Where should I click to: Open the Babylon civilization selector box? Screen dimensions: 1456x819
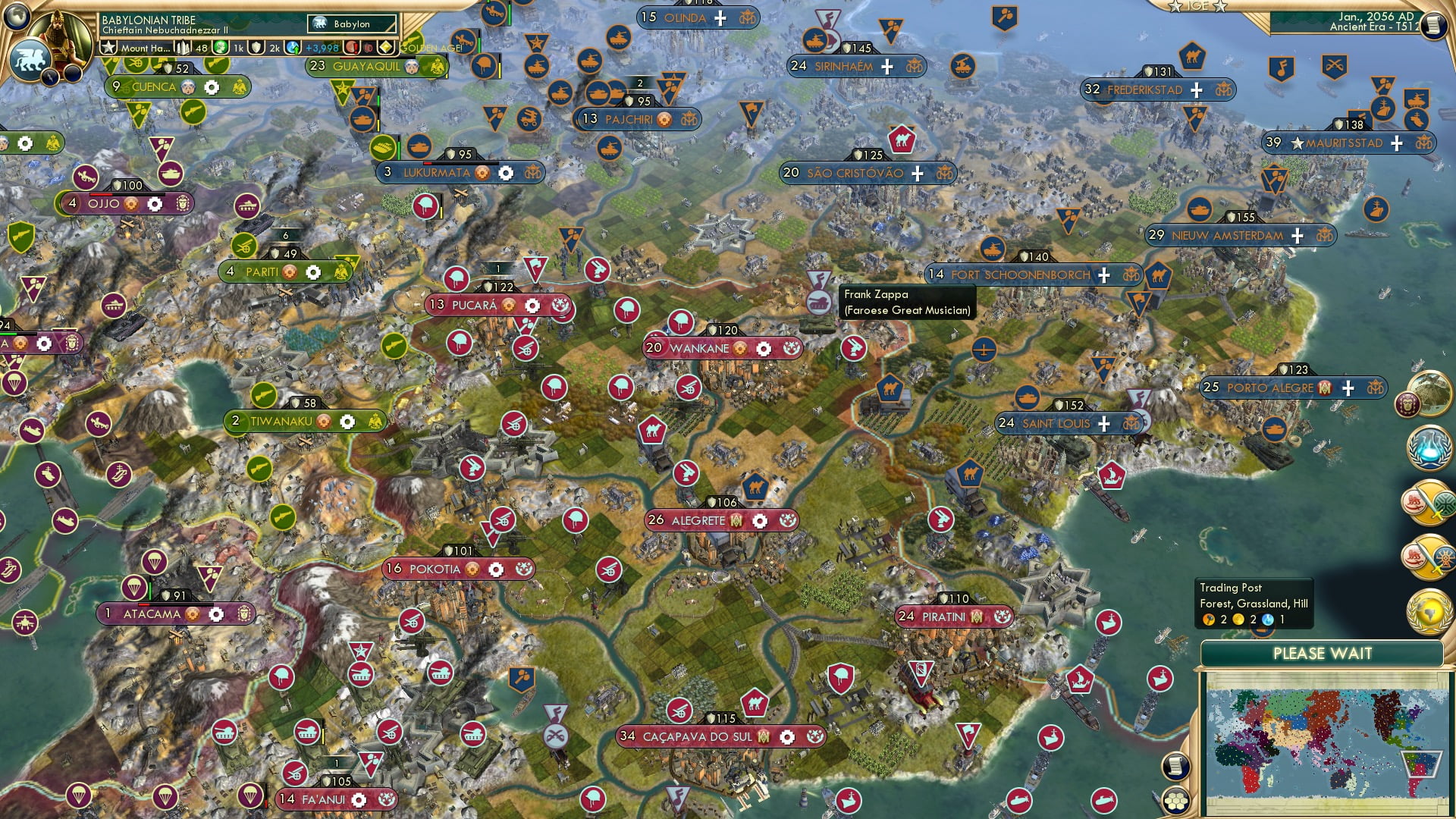click(351, 24)
